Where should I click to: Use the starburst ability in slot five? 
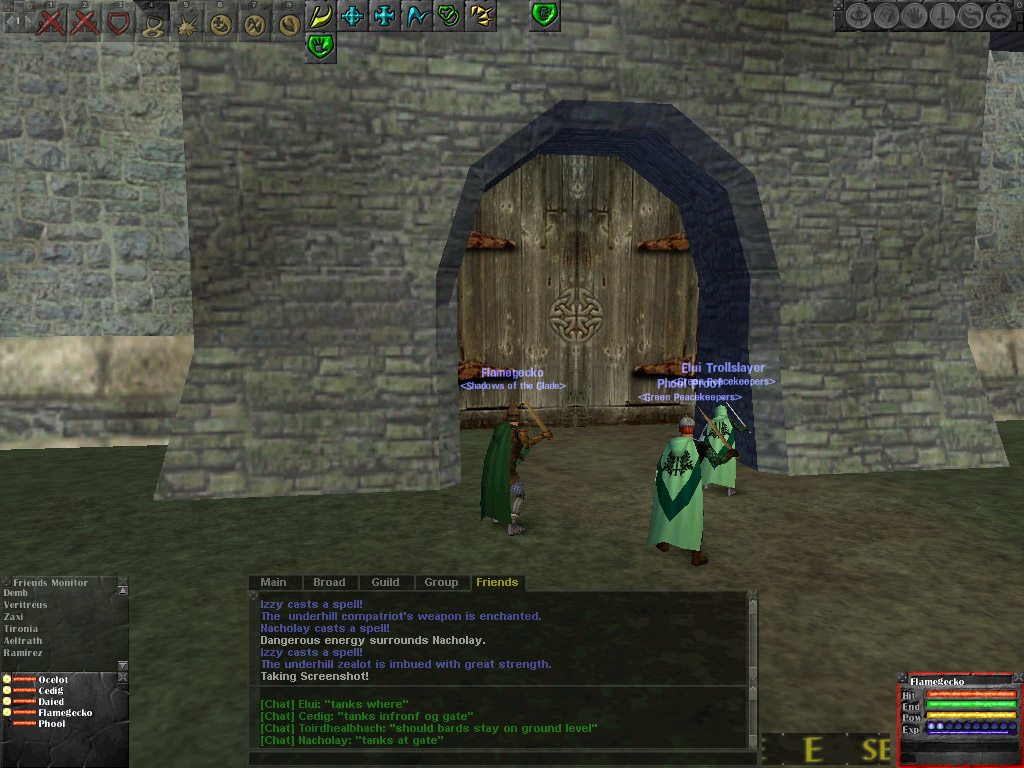click(x=186, y=22)
